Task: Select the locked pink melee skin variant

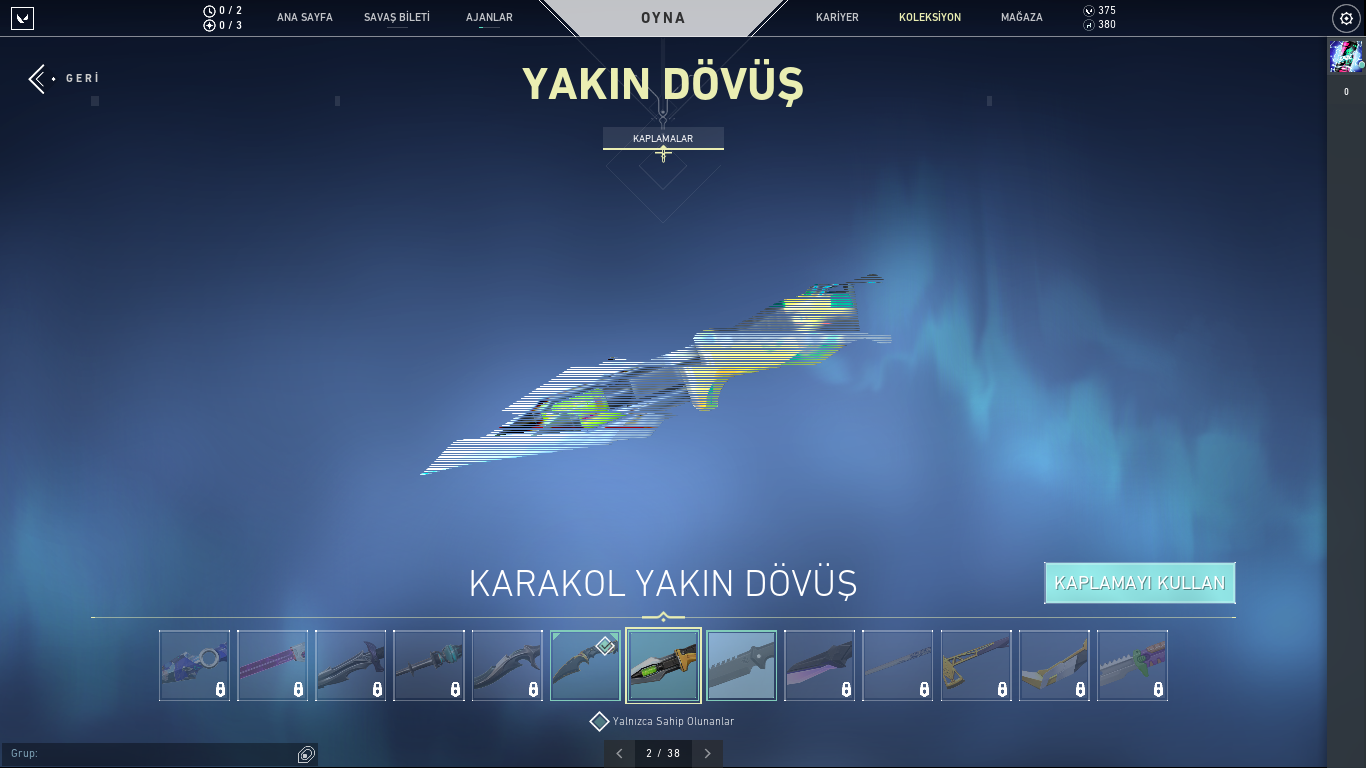Action: pos(273,665)
